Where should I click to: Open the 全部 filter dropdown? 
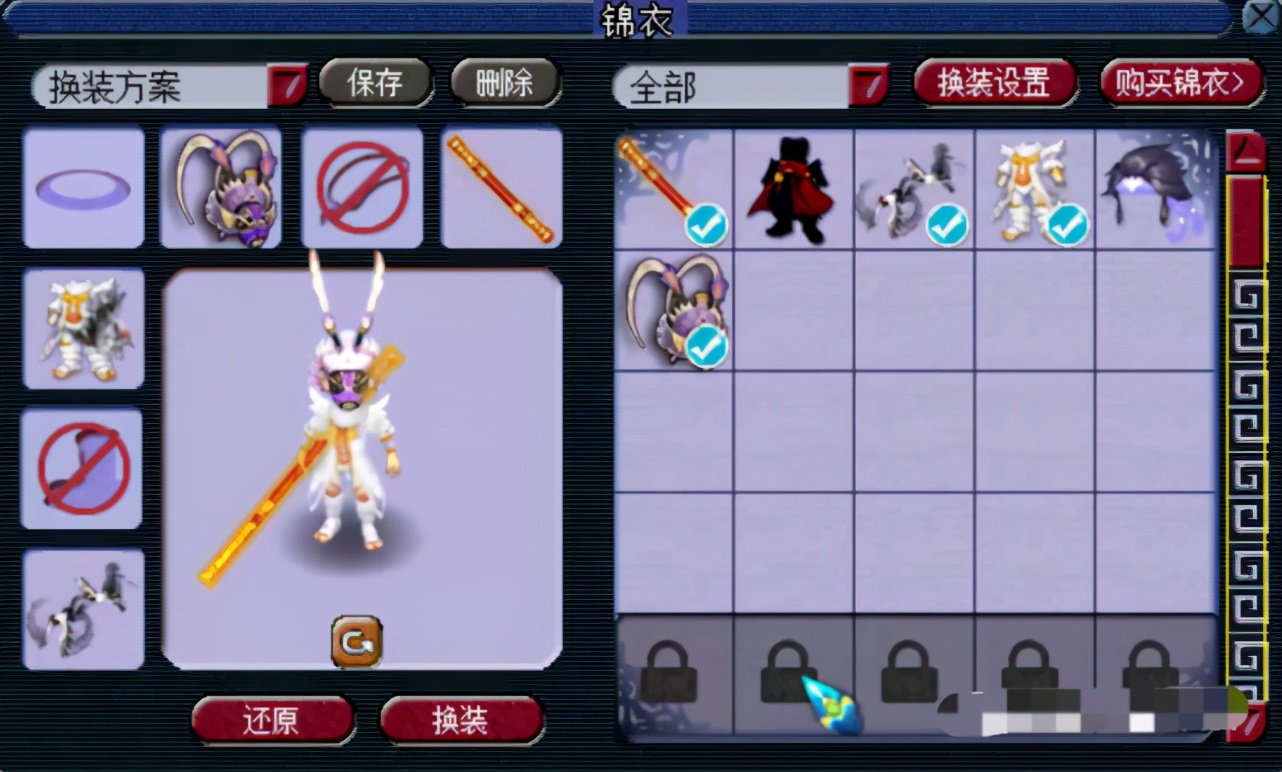pos(870,86)
